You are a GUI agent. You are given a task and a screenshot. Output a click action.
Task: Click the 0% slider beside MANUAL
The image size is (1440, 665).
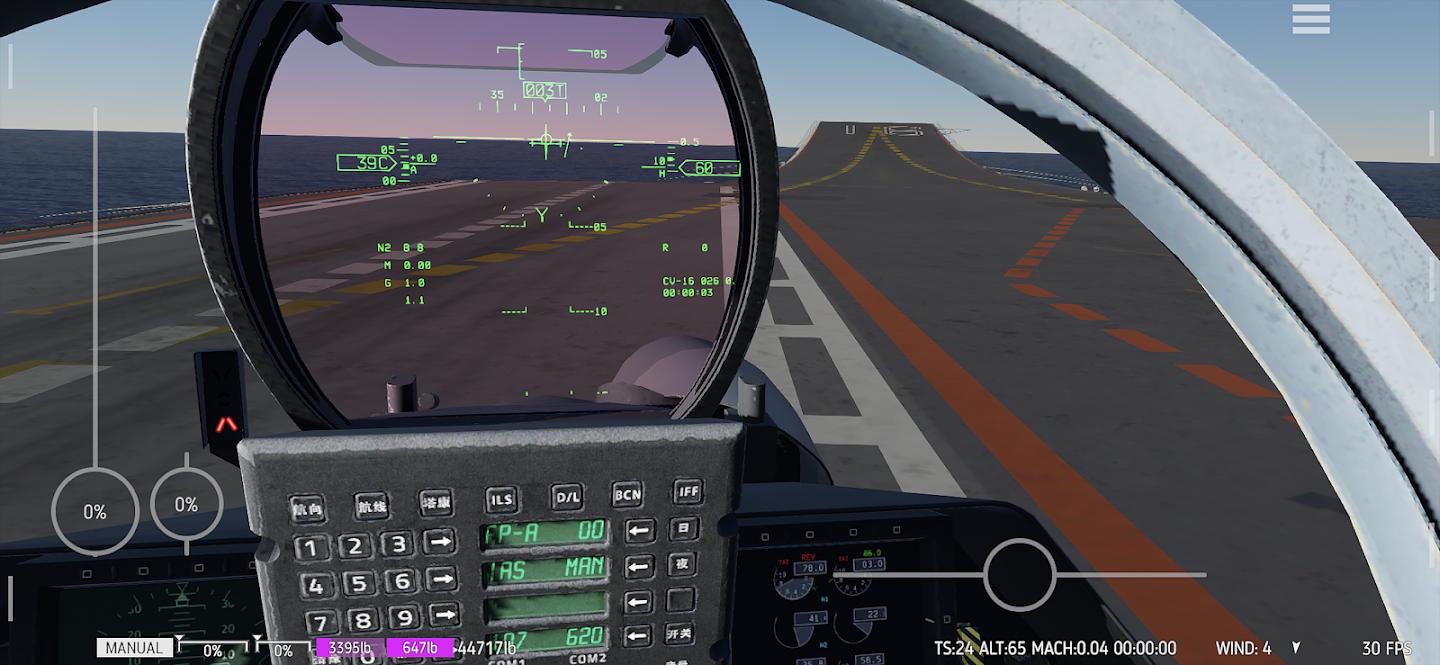(212, 650)
